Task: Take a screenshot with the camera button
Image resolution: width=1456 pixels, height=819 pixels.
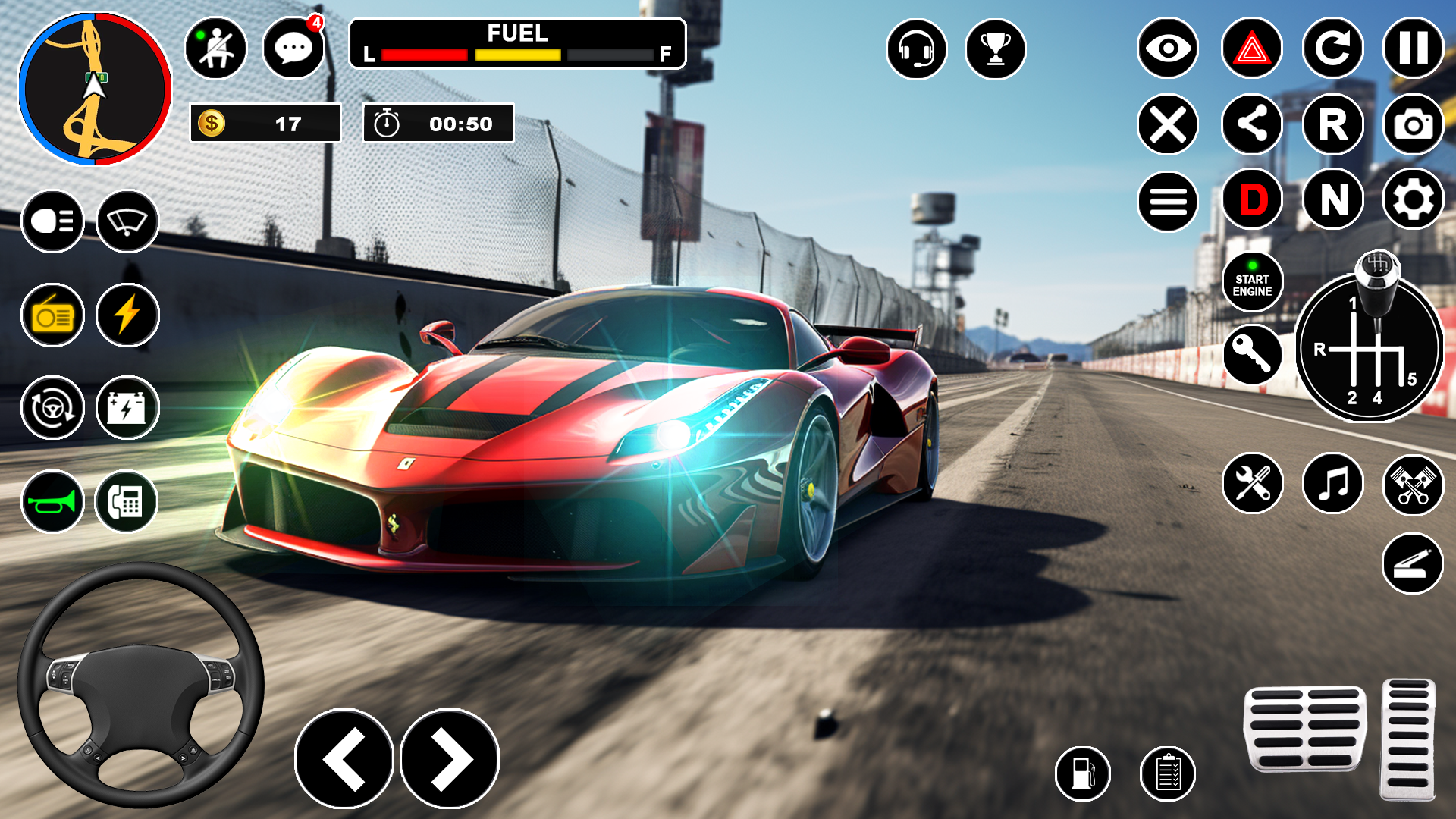Action: coord(1413,124)
